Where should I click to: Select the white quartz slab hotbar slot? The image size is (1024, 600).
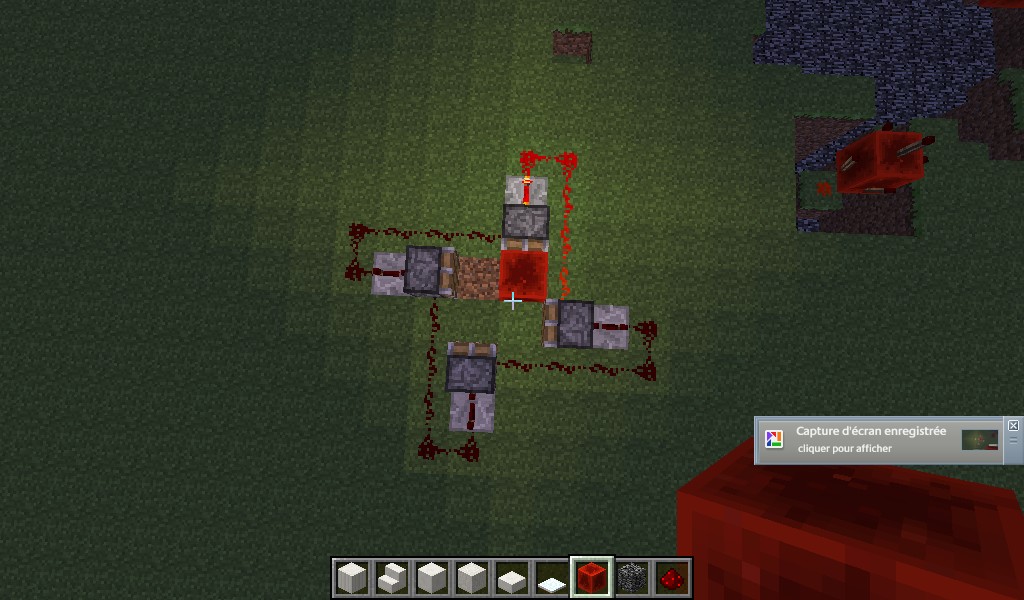(x=511, y=577)
